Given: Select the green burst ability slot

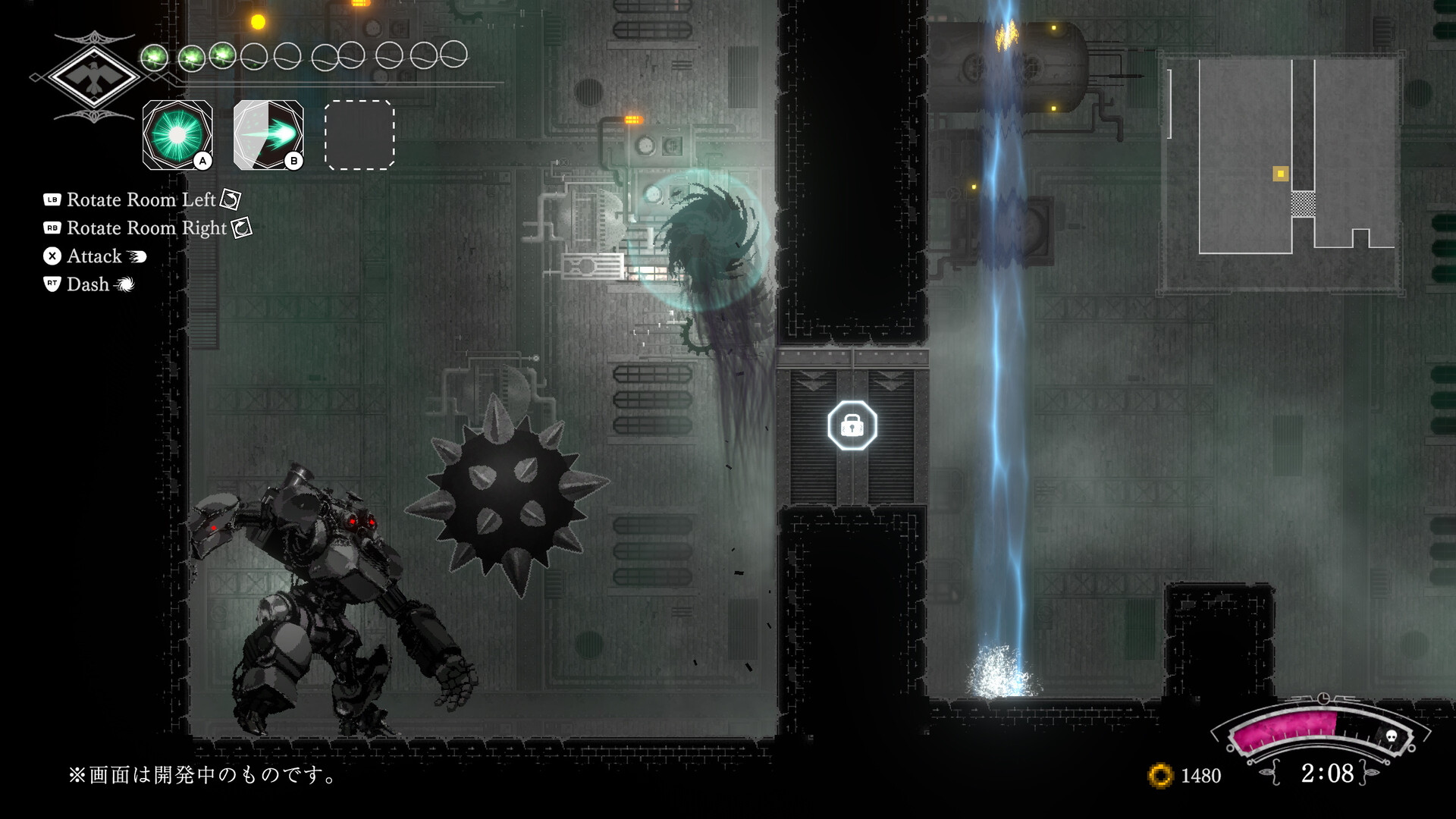Looking at the screenshot, I should [177, 135].
